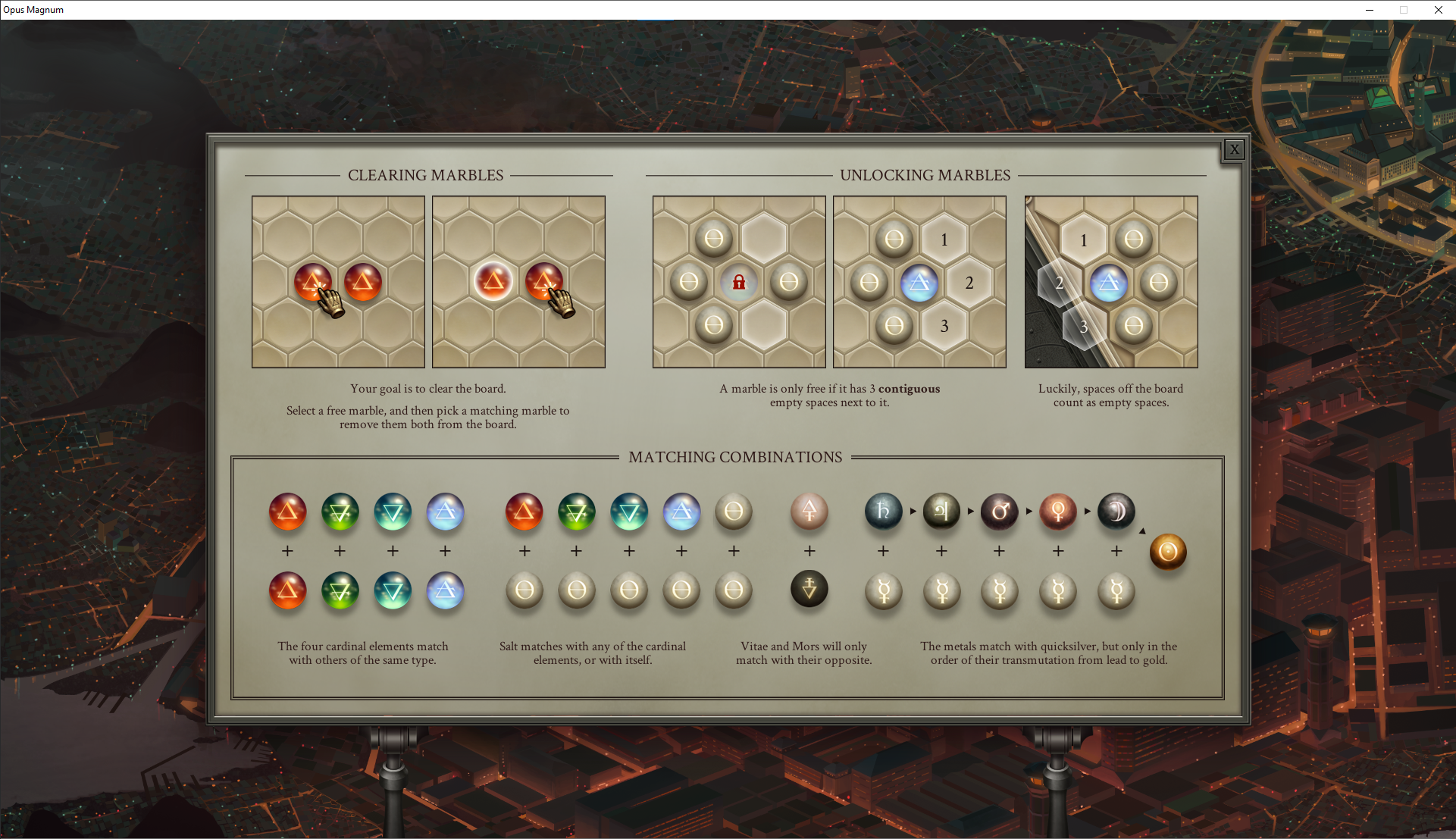Close the tutorial with the X button

tap(1234, 149)
